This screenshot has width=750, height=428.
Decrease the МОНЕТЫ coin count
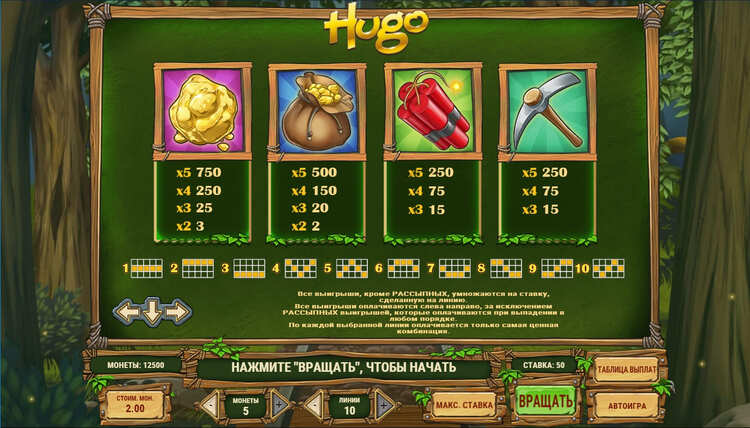point(210,405)
